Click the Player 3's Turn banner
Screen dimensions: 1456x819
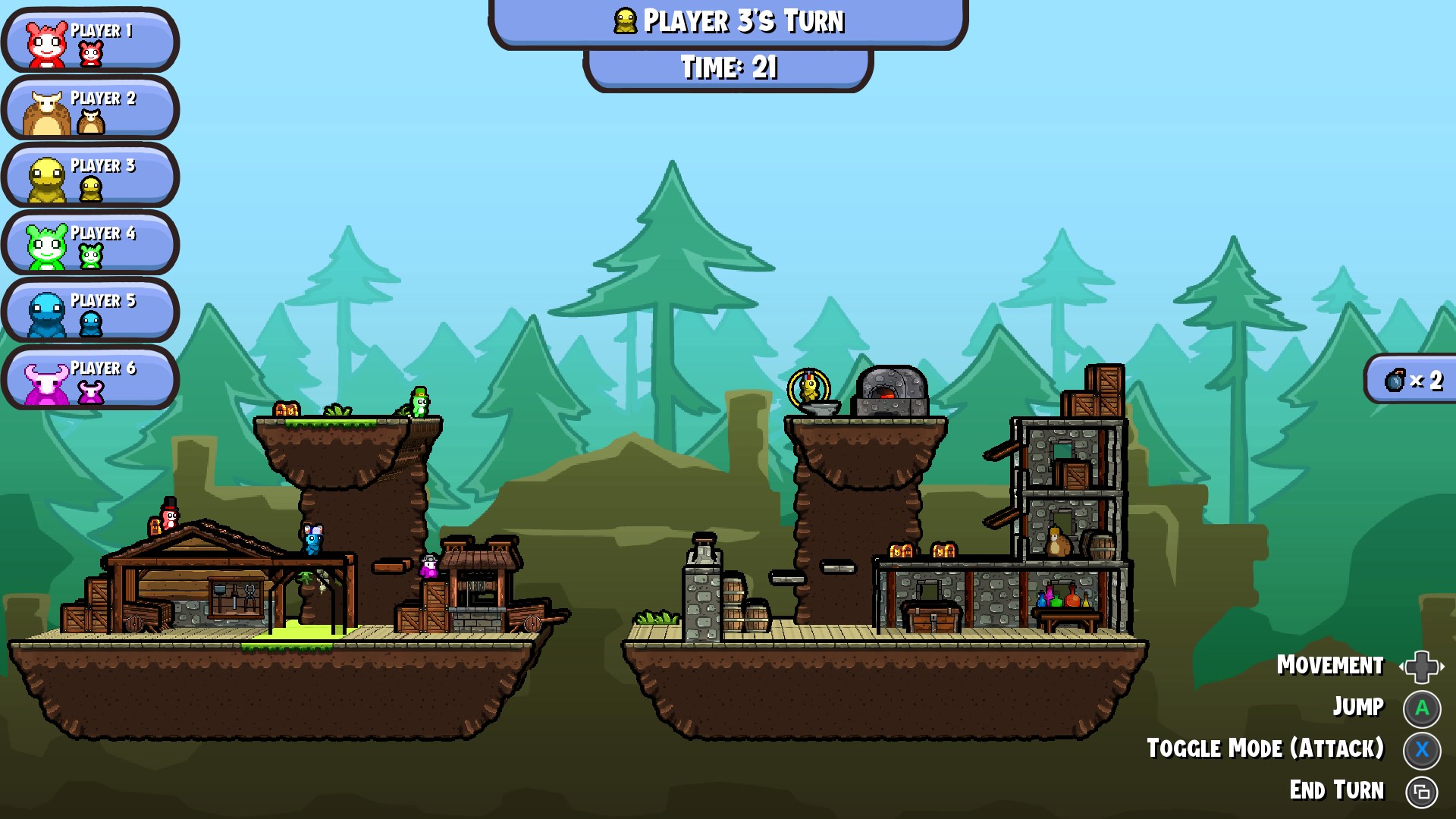click(x=728, y=23)
